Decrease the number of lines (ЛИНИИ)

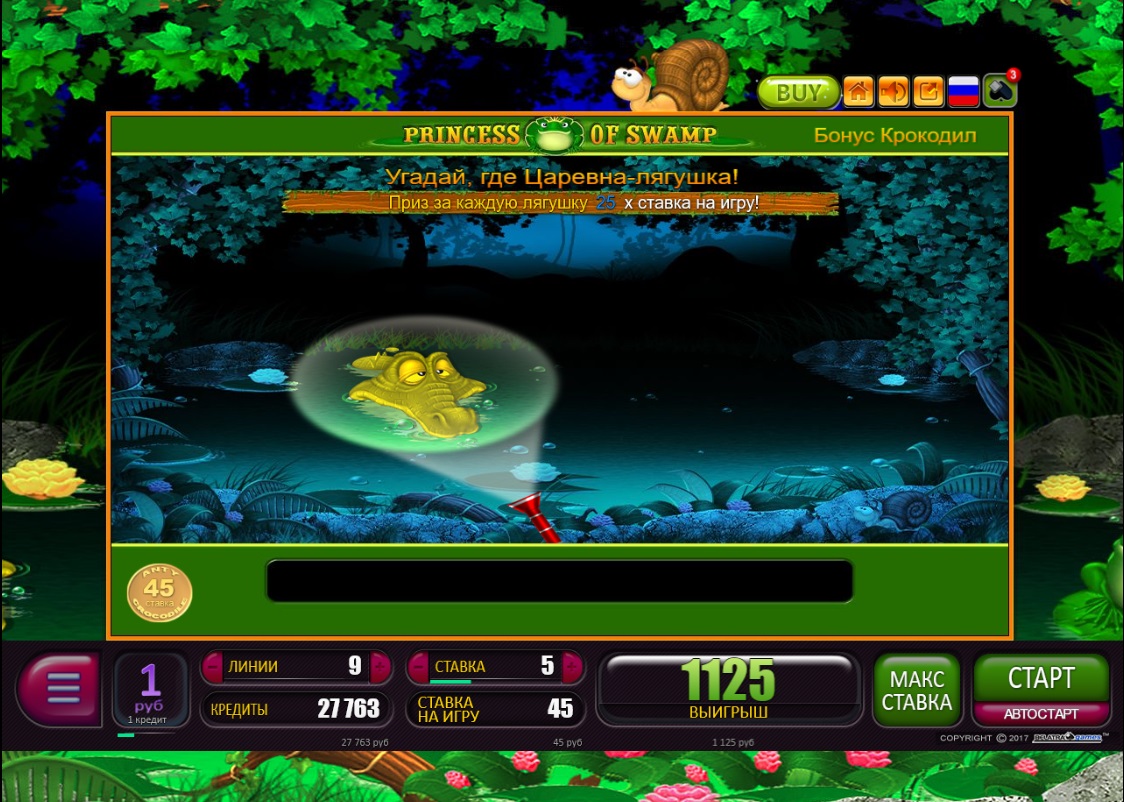click(213, 667)
